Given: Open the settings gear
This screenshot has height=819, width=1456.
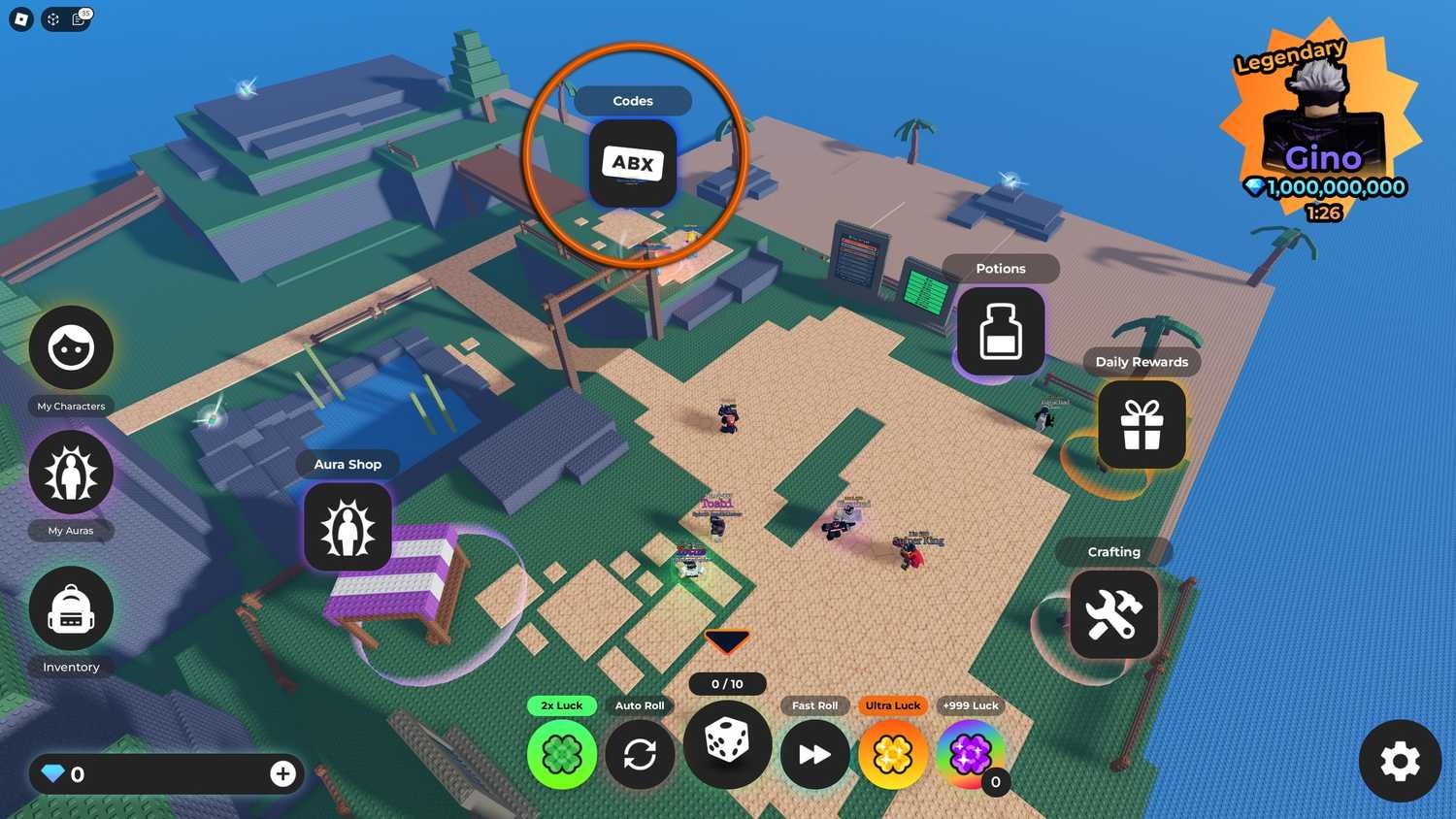Looking at the screenshot, I should [x=1399, y=762].
